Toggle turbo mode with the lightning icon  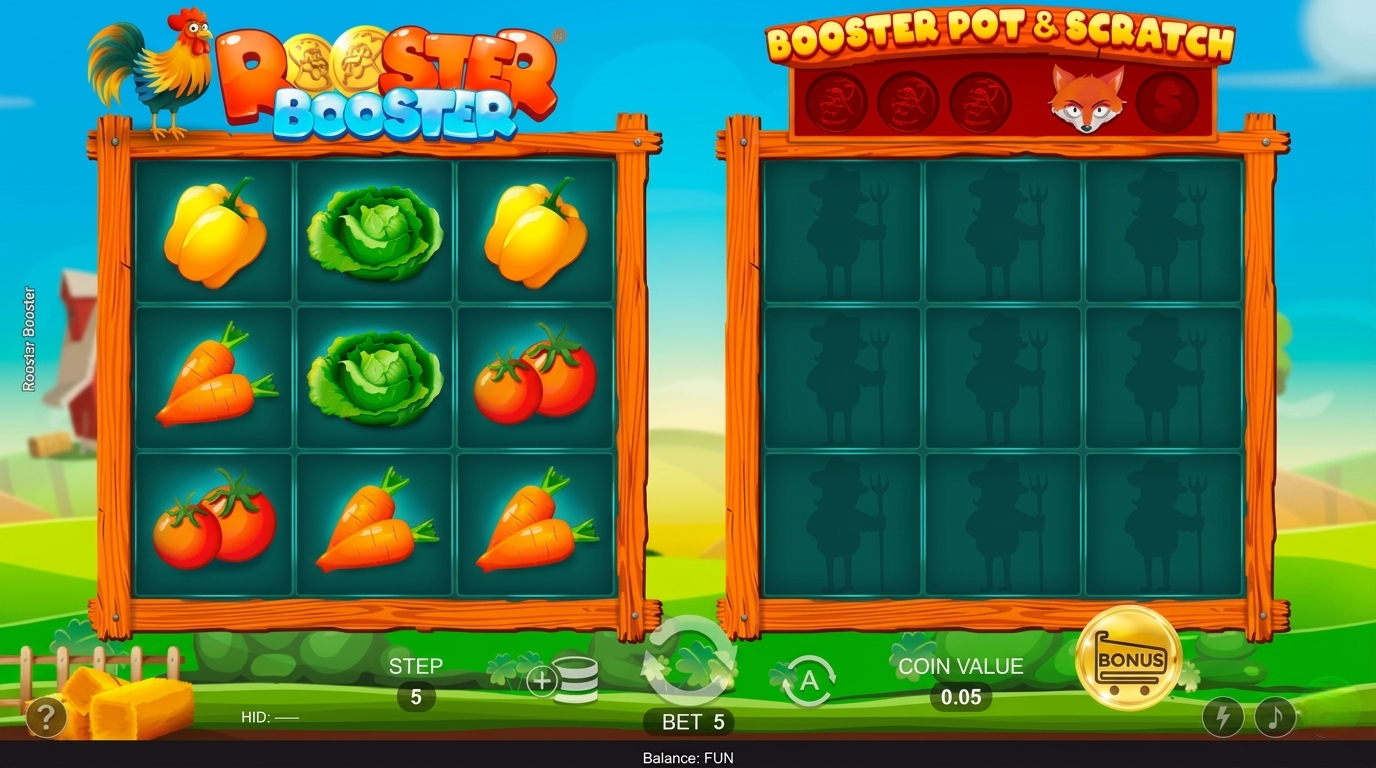(1221, 716)
